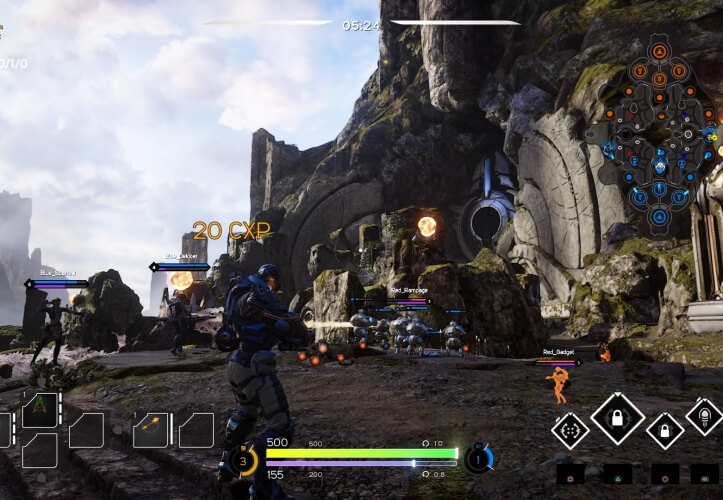Click the small locked ability diamond

click(665, 431)
